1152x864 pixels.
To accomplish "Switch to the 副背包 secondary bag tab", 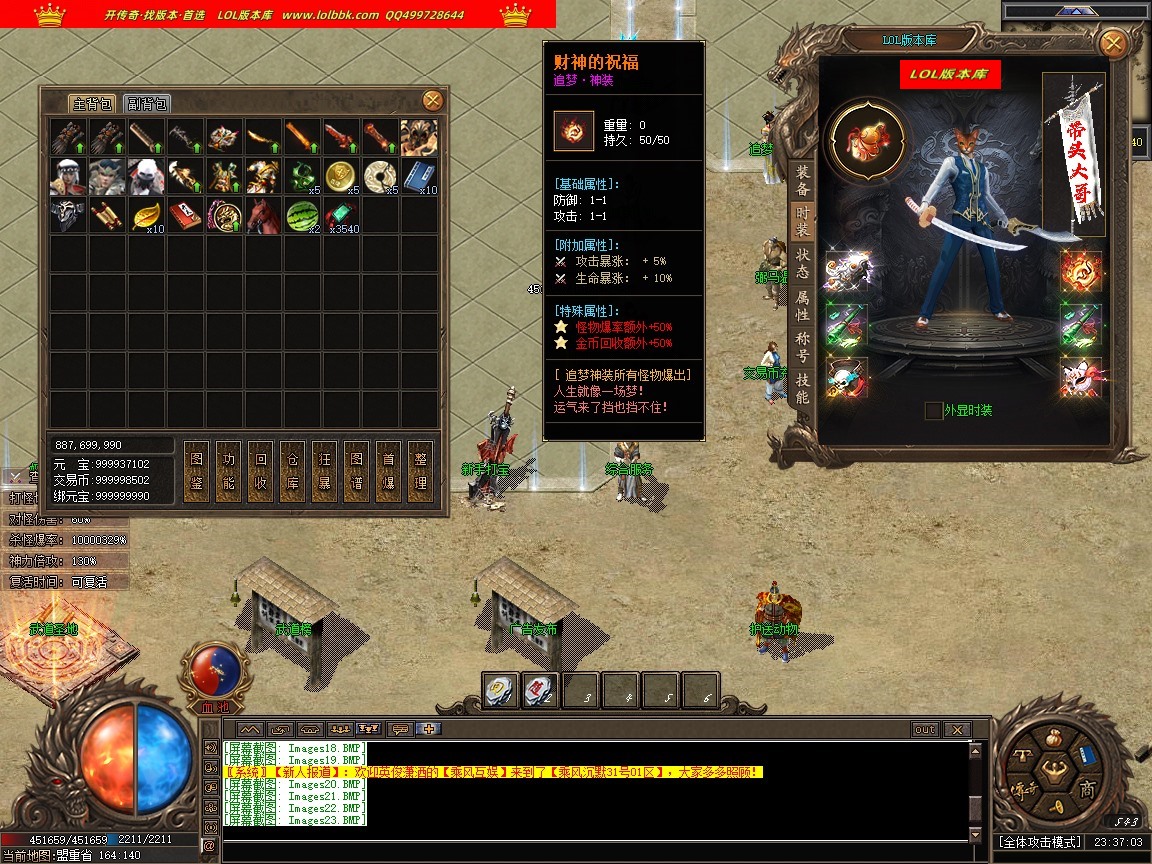I will 147,103.
